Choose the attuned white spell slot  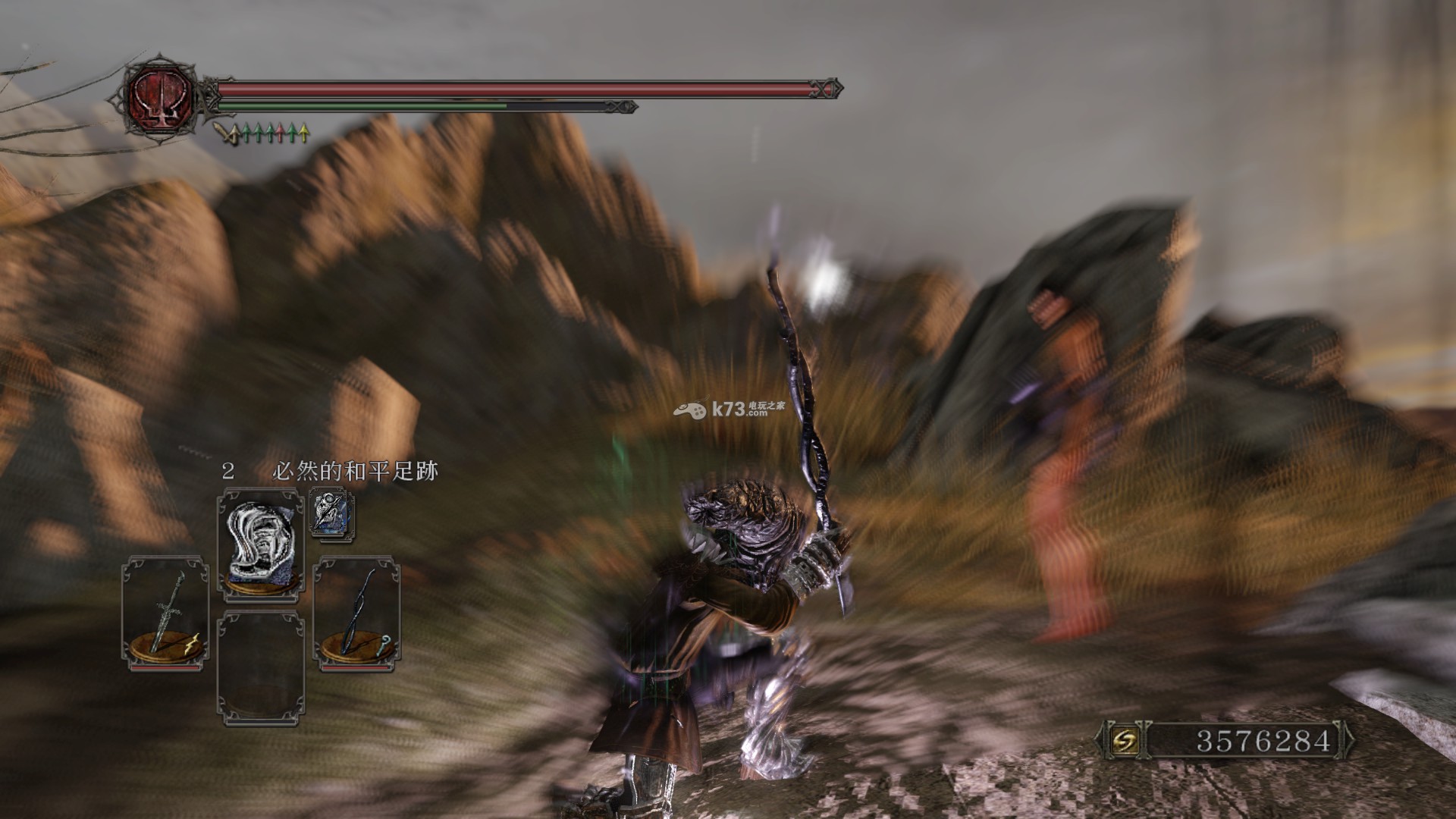(262, 544)
